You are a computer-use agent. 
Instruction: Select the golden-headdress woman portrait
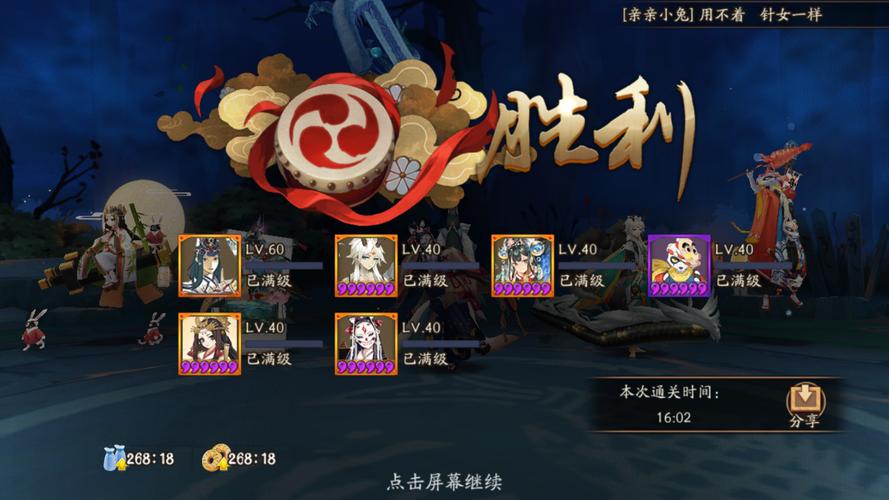209,344
